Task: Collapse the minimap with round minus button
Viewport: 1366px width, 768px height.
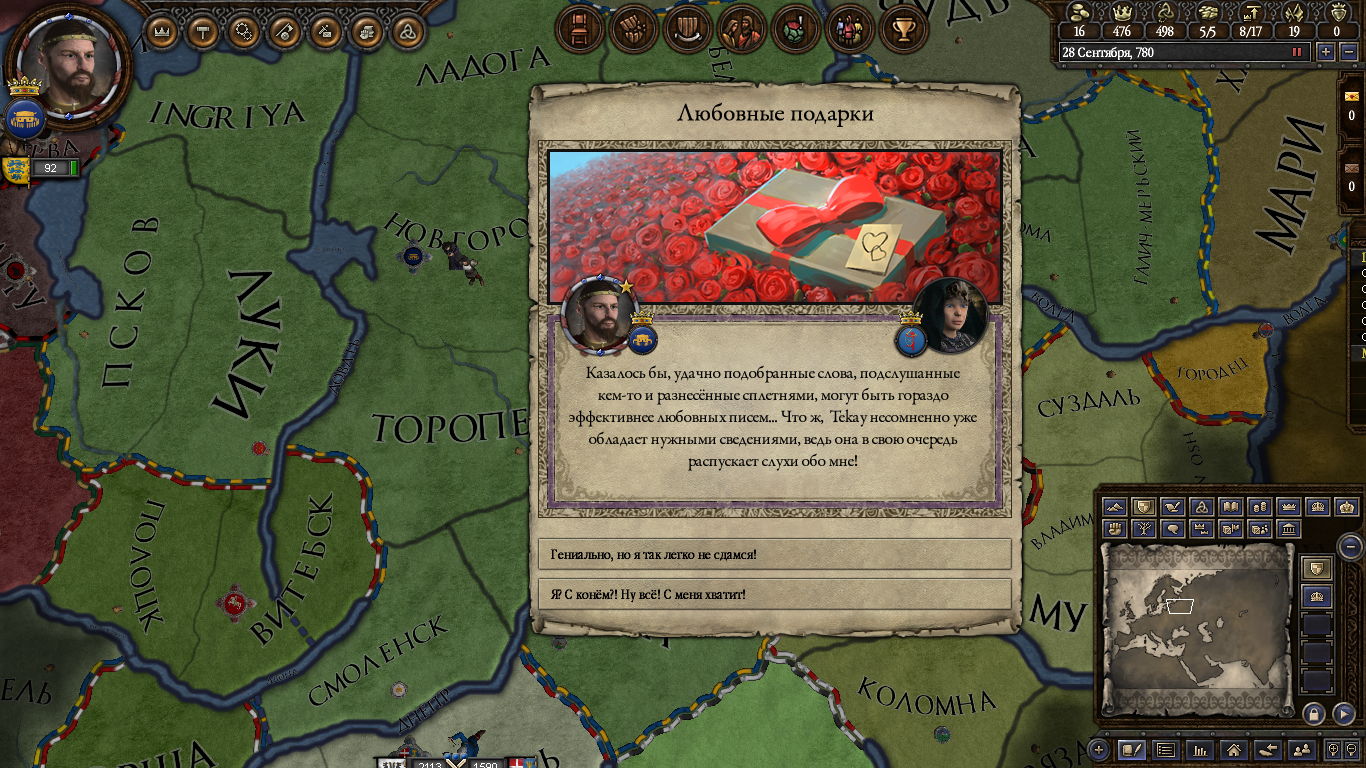Action: [1350, 547]
